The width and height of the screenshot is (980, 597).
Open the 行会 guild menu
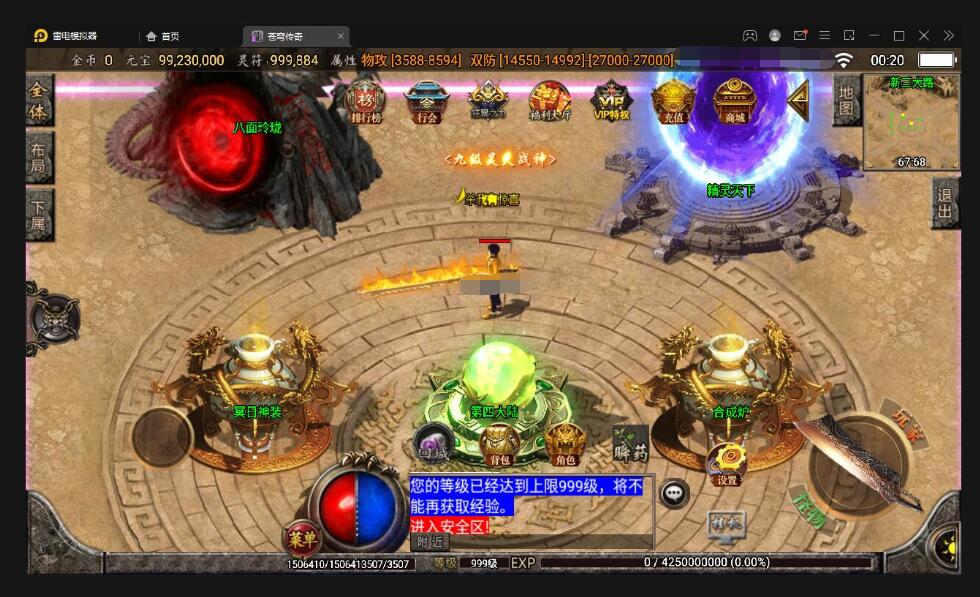[x=426, y=101]
